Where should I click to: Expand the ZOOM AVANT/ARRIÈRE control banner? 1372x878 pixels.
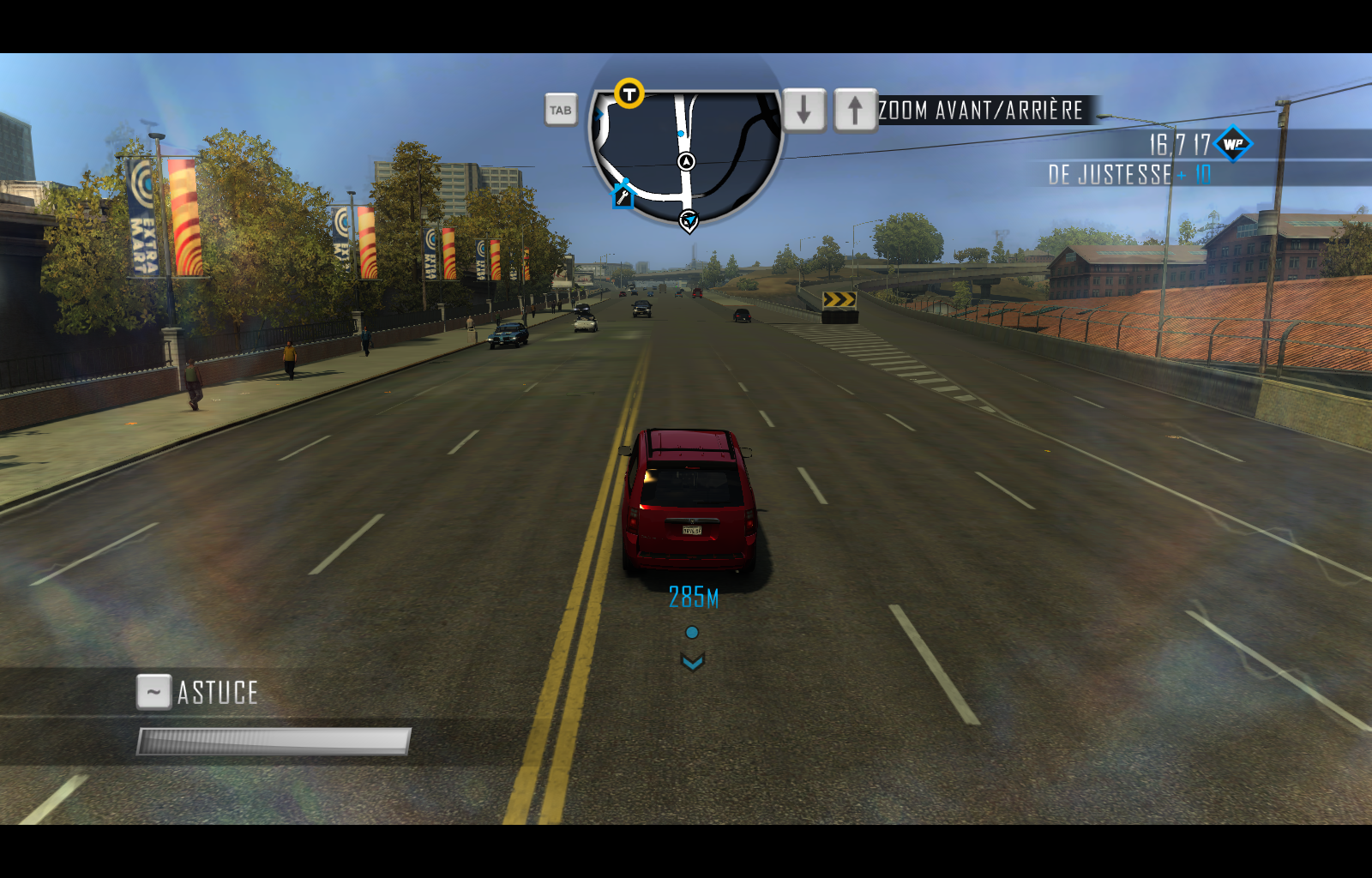980,110
